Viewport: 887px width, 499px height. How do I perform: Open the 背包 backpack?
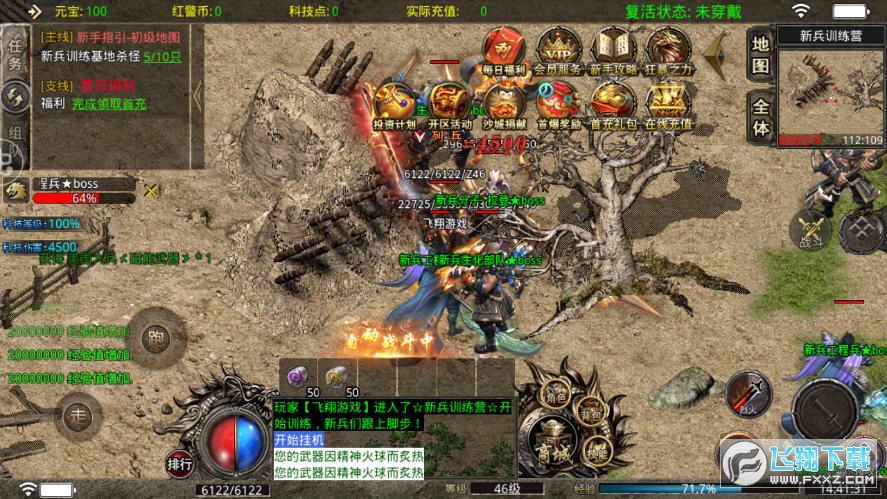point(590,413)
